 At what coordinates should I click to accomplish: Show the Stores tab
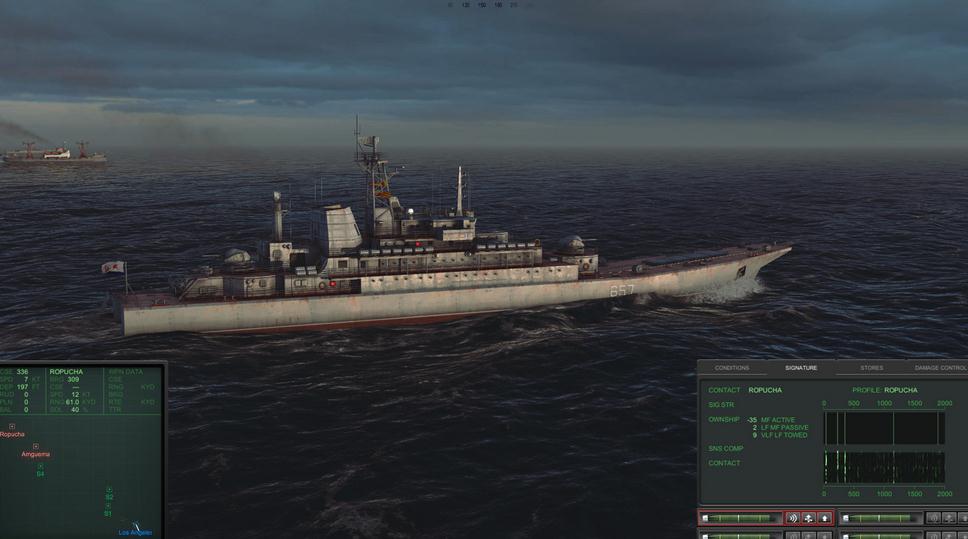tap(871, 368)
